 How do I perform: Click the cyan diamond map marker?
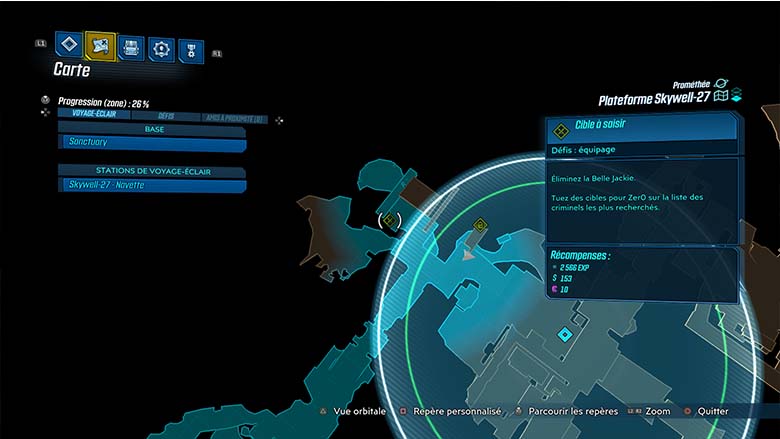tap(565, 333)
